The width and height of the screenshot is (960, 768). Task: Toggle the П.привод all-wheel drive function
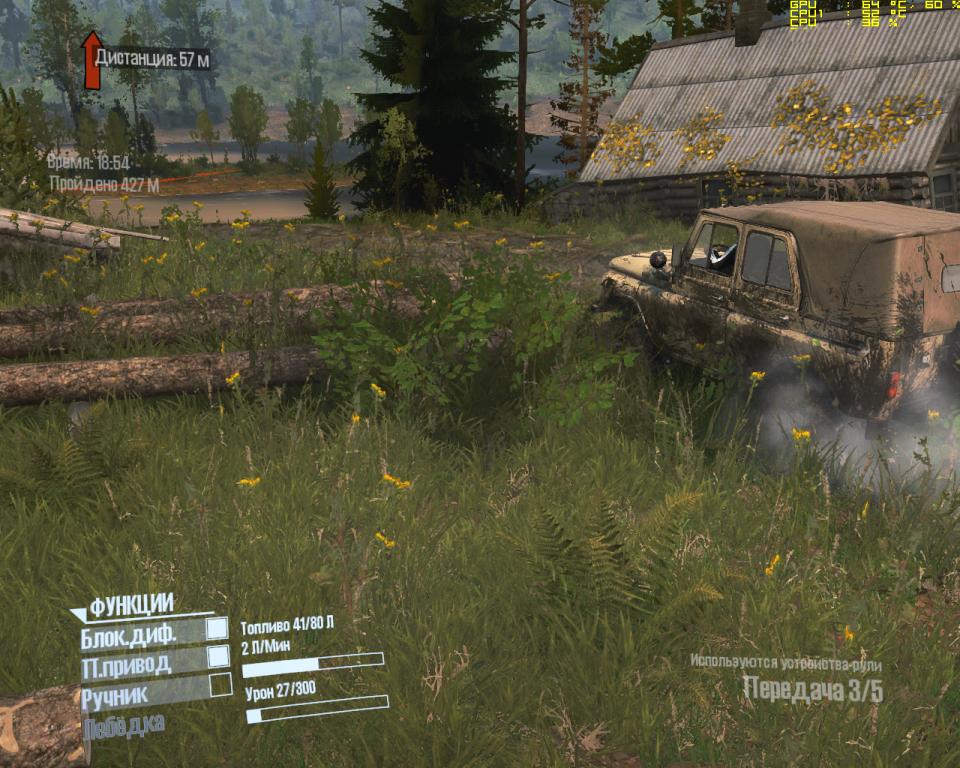217,658
